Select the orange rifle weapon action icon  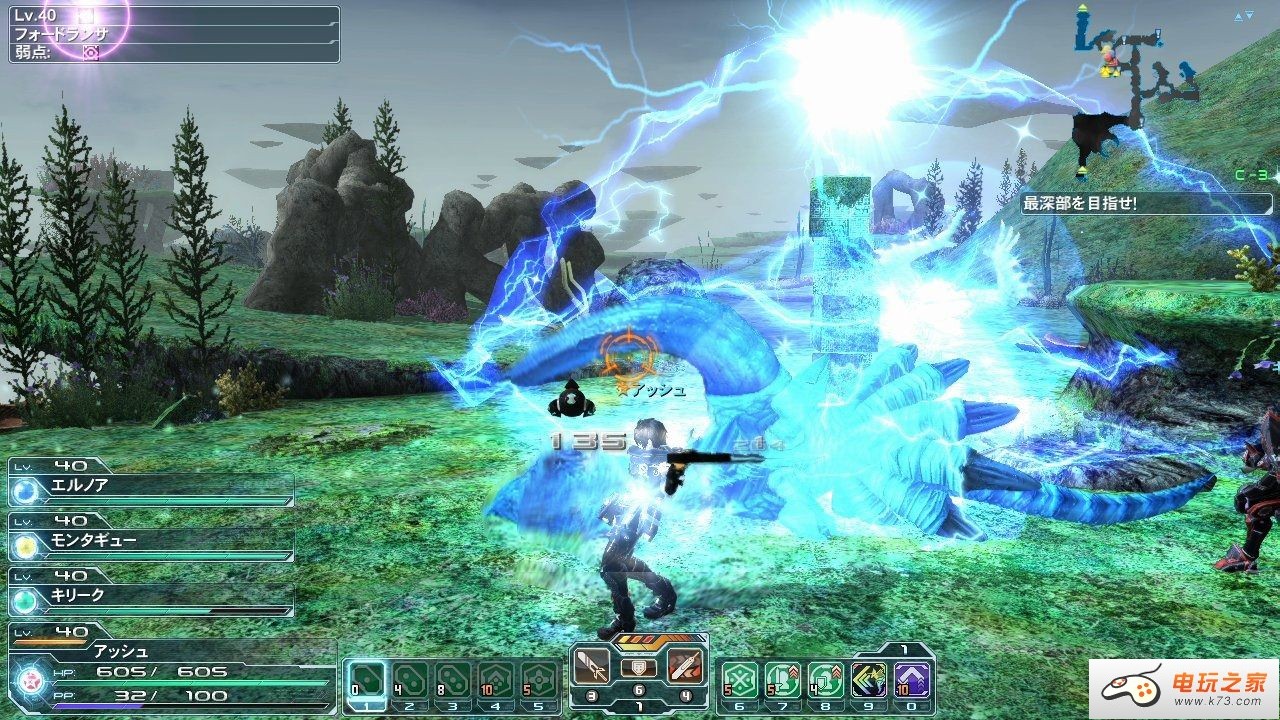pyautogui.click(x=686, y=666)
